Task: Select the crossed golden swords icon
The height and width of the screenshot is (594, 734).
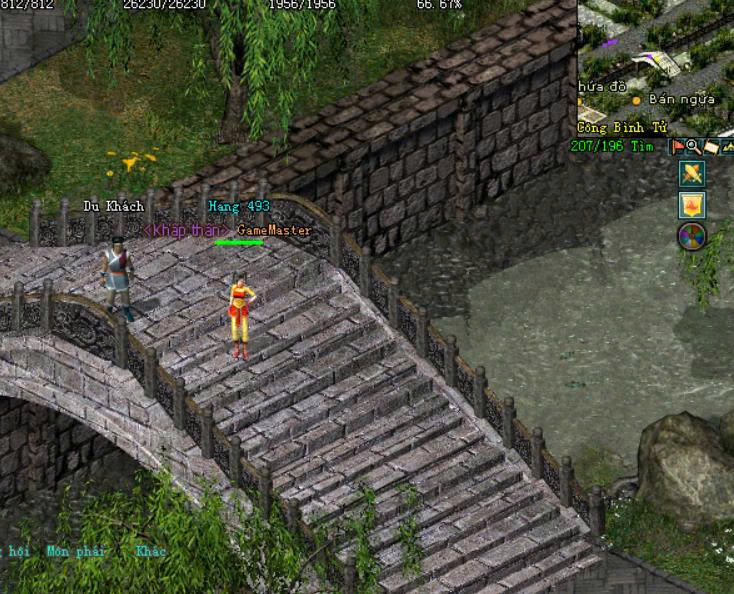Action: (x=692, y=174)
